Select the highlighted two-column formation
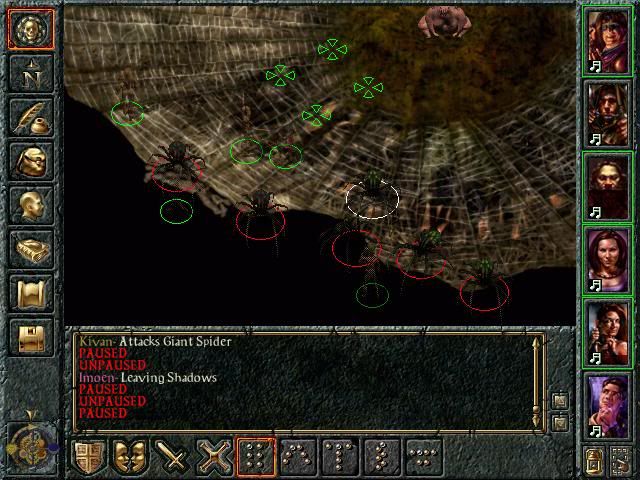Screen dimensions: 640x480 256,457
